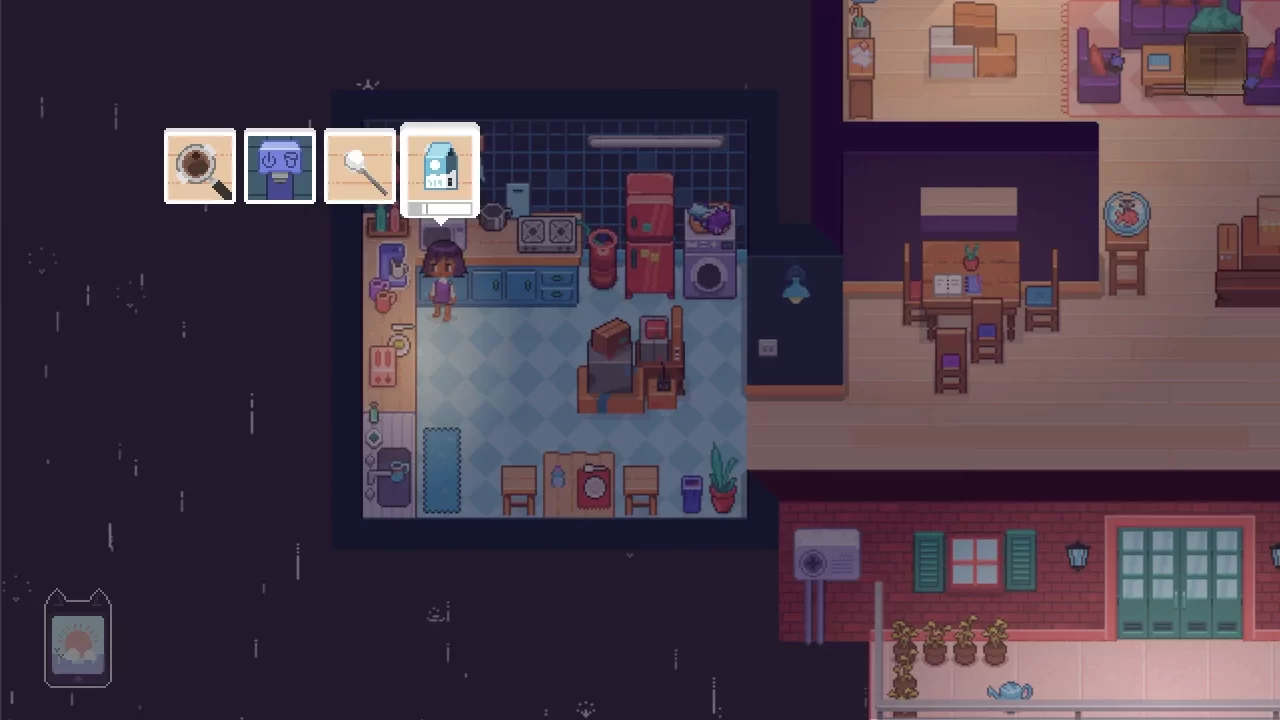Click the milk quantity bar under the carton
The width and height of the screenshot is (1280, 720).
(440, 209)
